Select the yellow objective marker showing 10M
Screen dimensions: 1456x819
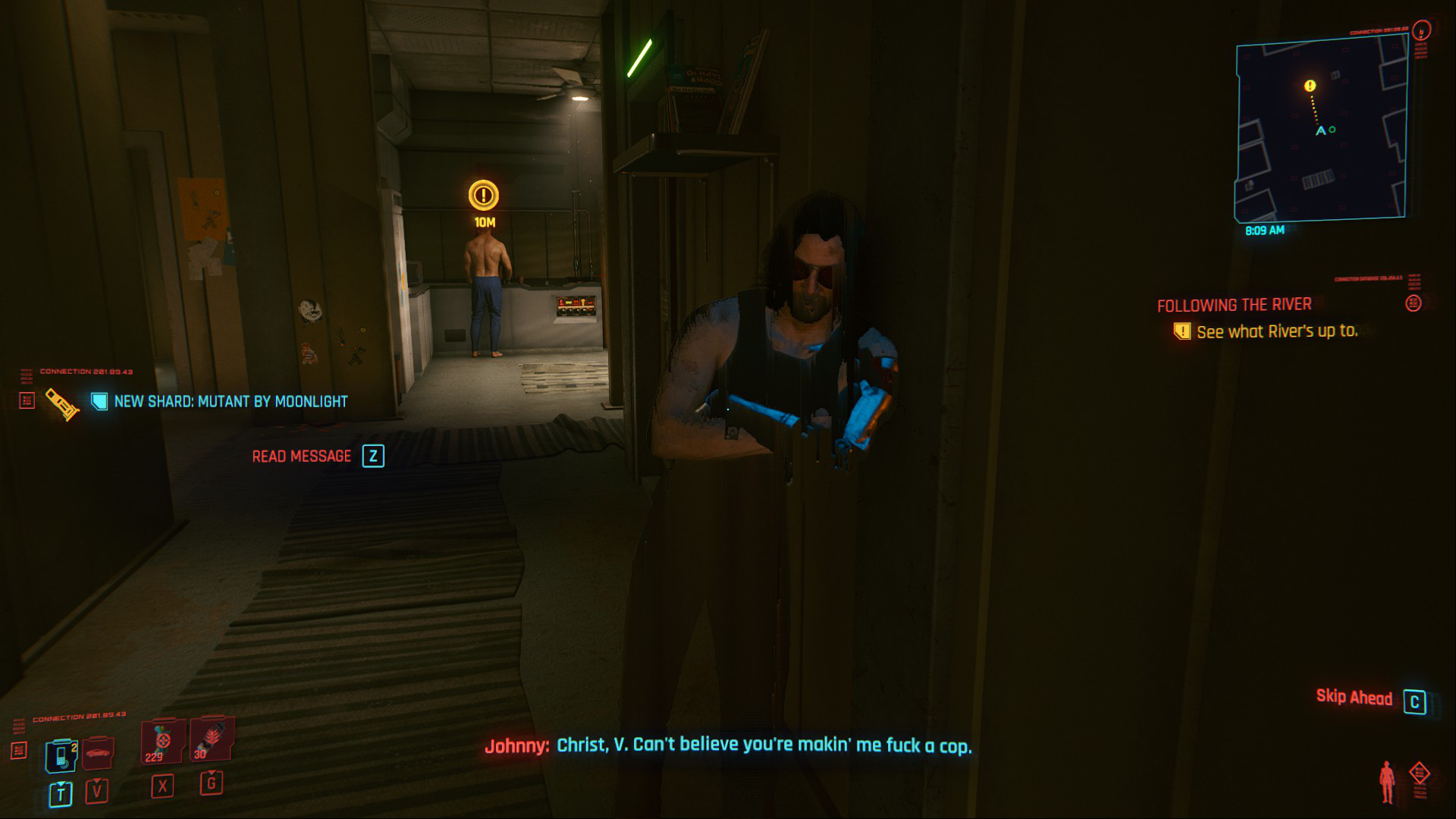[483, 196]
